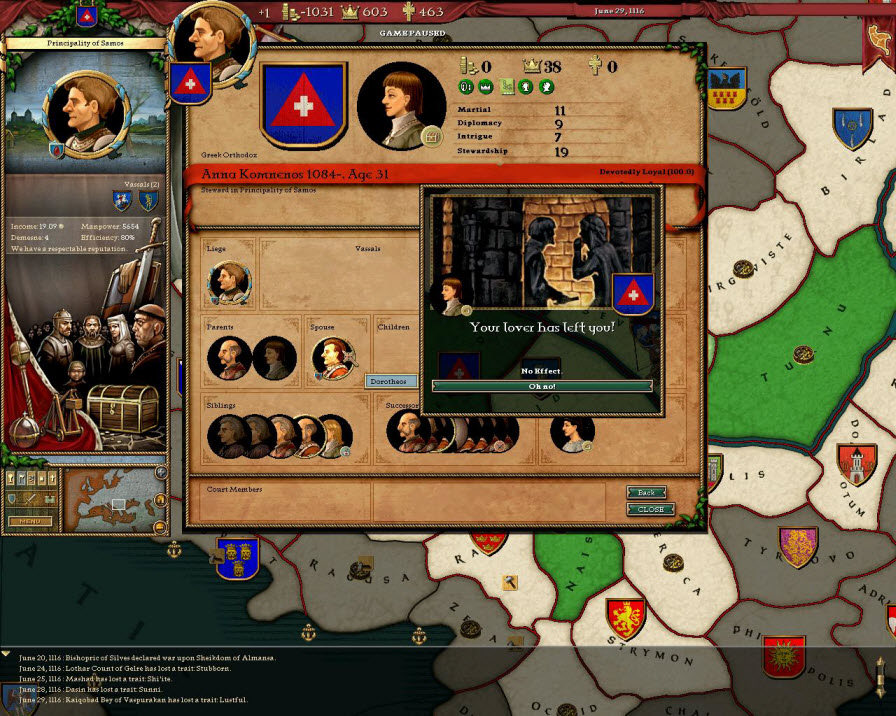Click the minimap of Europe
896x716 pixels.
[x=110, y=498]
